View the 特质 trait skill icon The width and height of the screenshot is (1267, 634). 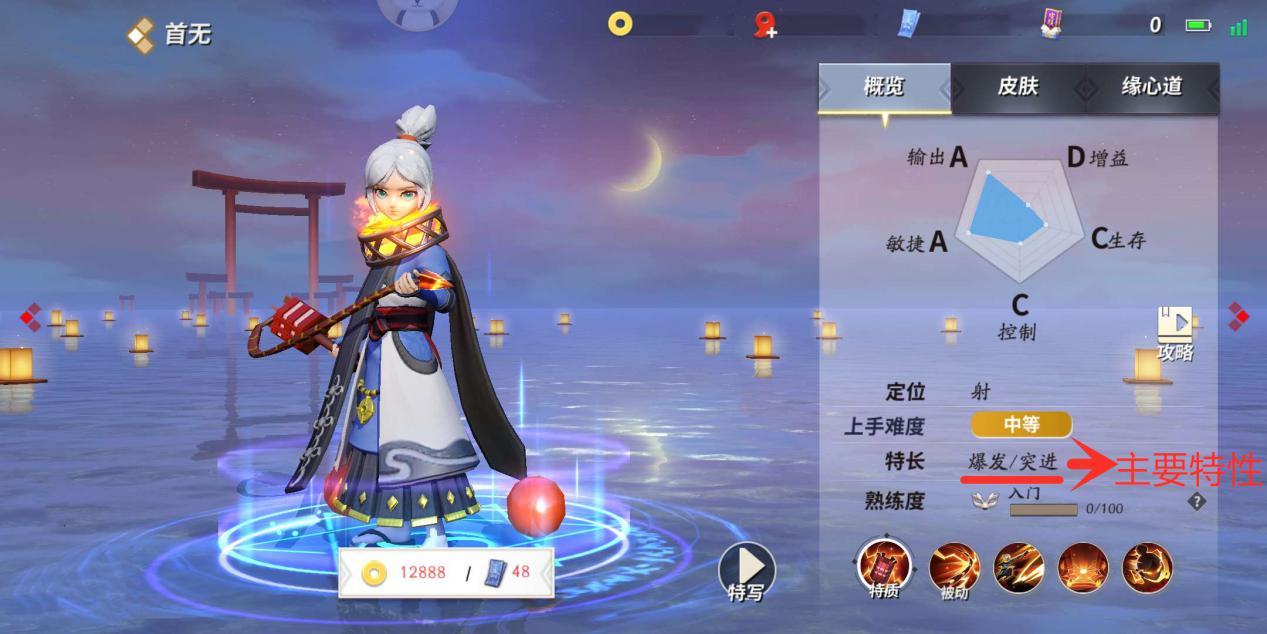[884, 567]
